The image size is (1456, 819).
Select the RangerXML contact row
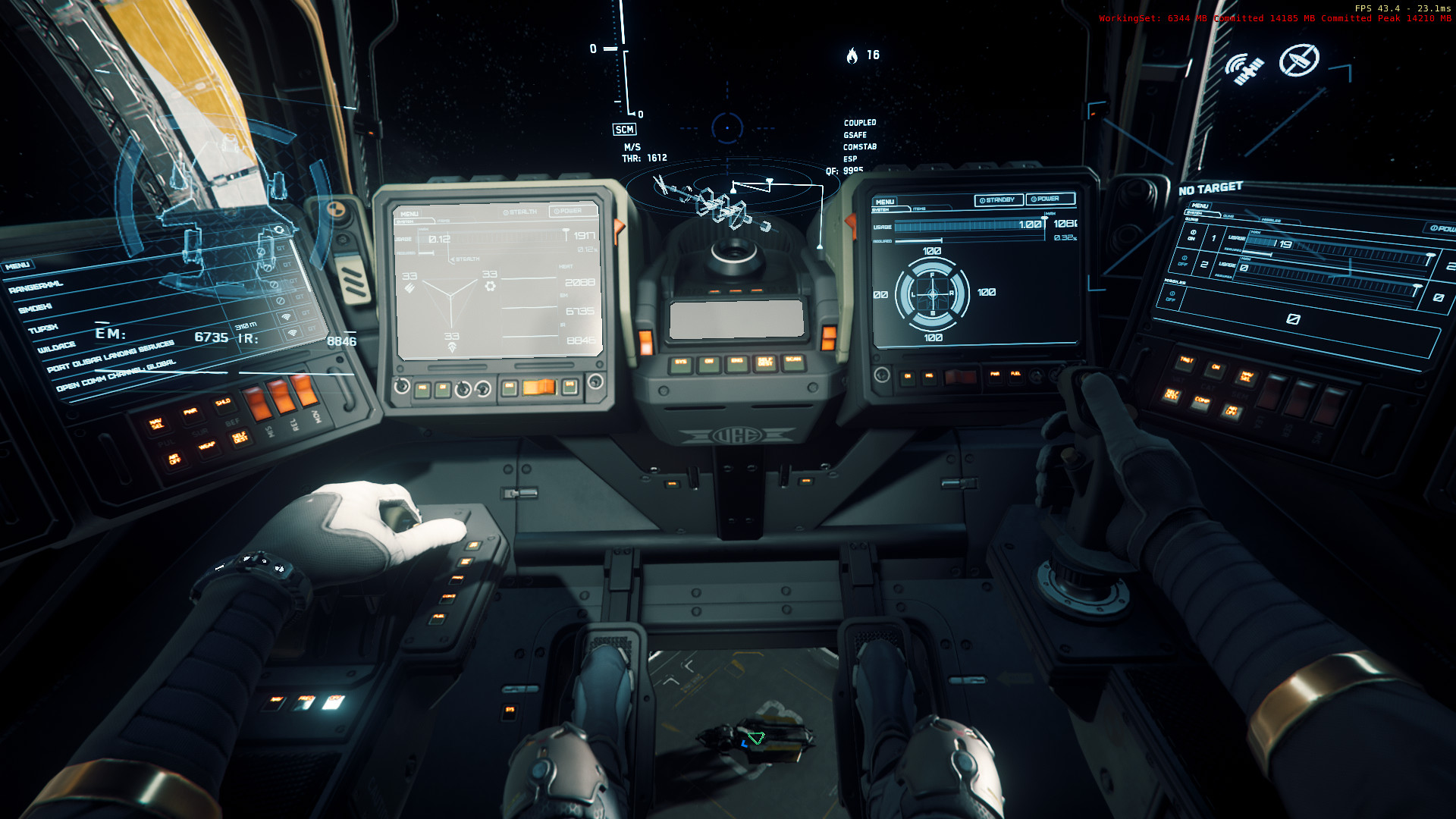36,287
